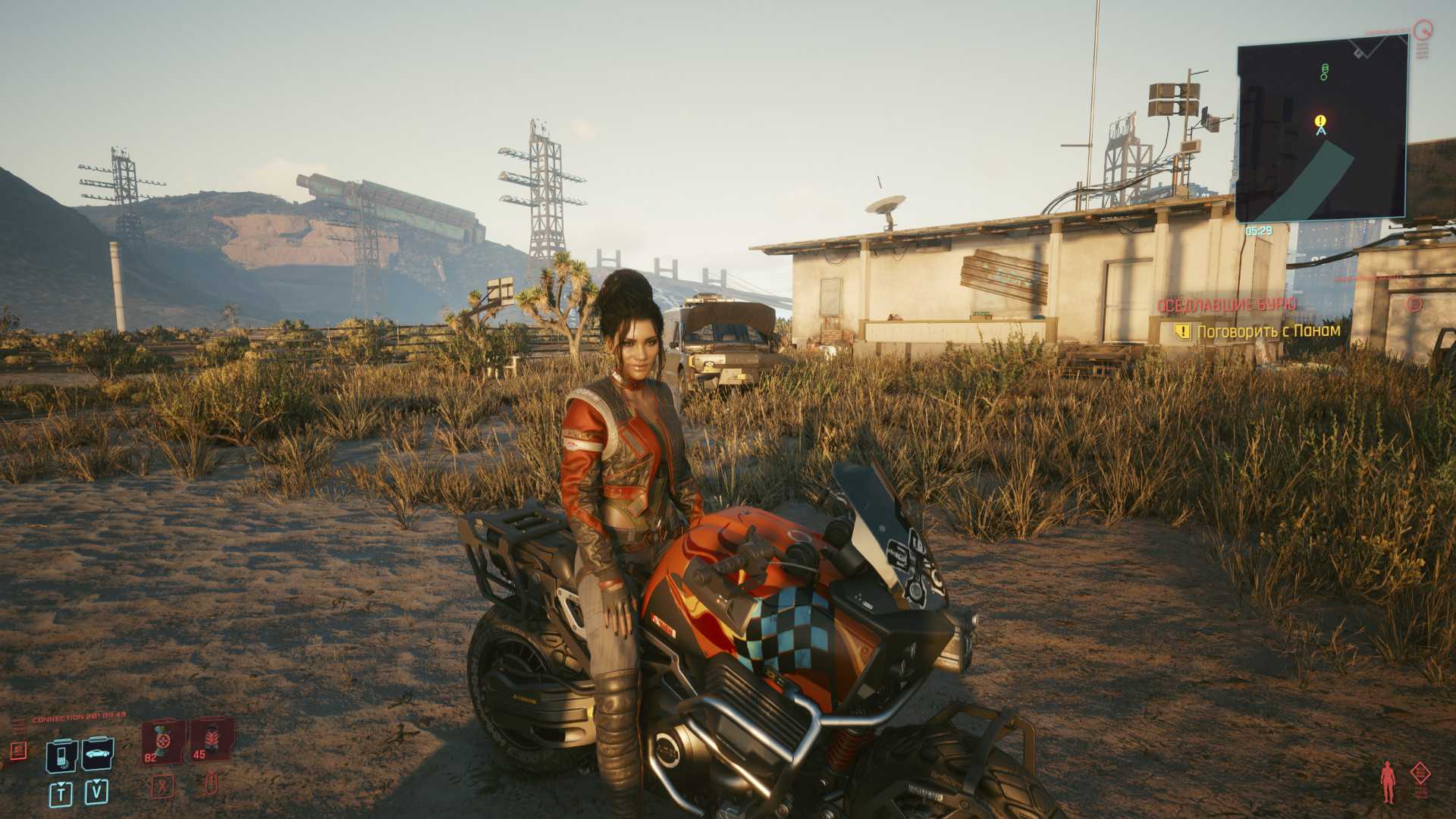Click the yellow quest marker on the minimap
This screenshot has height=819, width=1456.
pyautogui.click(x=1321, y=121)
